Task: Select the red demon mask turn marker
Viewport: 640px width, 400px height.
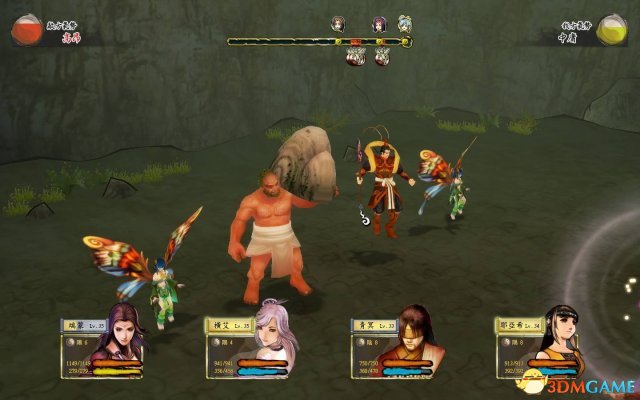Action: (x=355, y=57)
